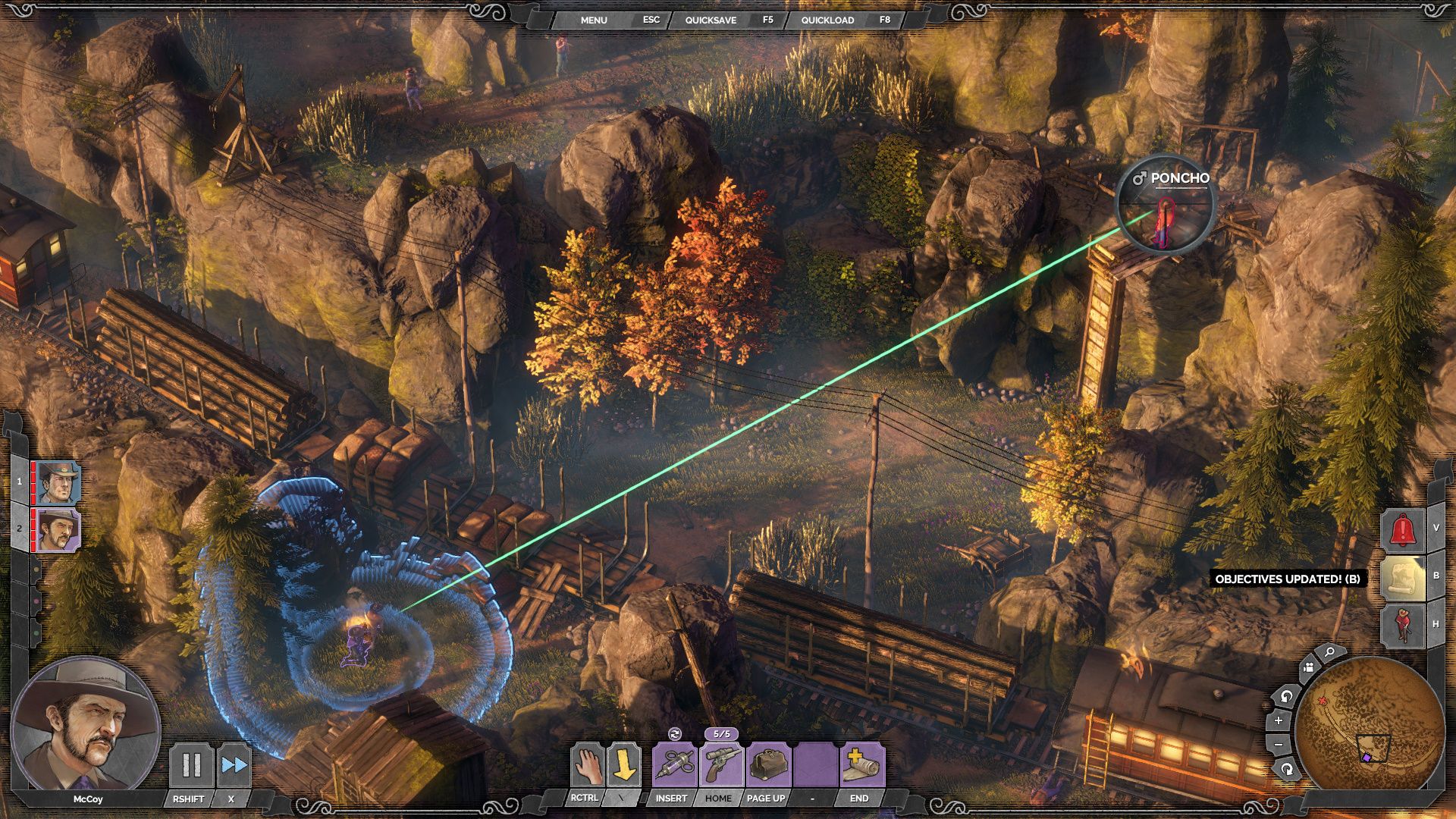Open the game Menu from top bar
This screenshot has width=1456, height=819.
point(594,20)
